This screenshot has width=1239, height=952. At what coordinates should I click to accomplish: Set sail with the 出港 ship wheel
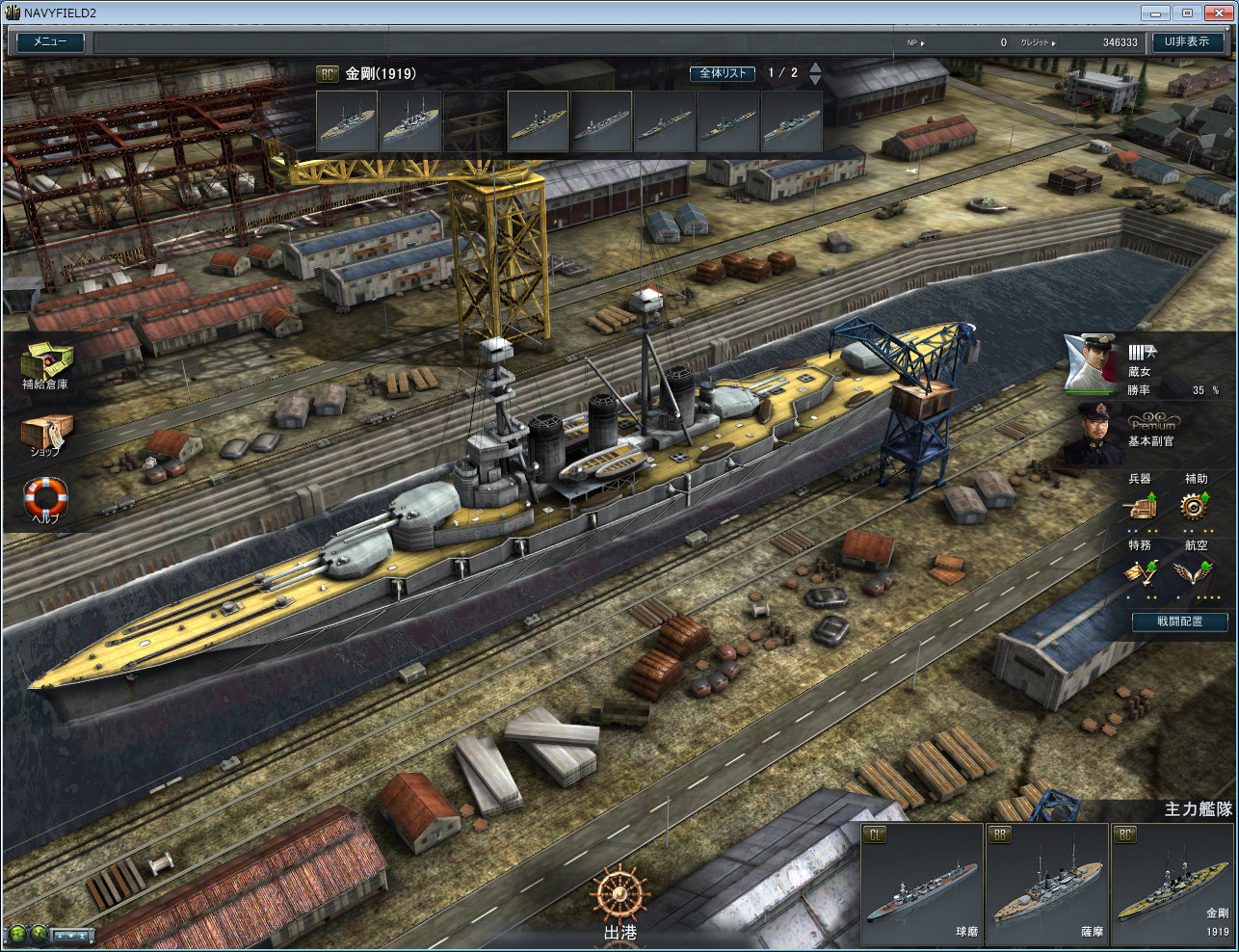click(619, 896)
